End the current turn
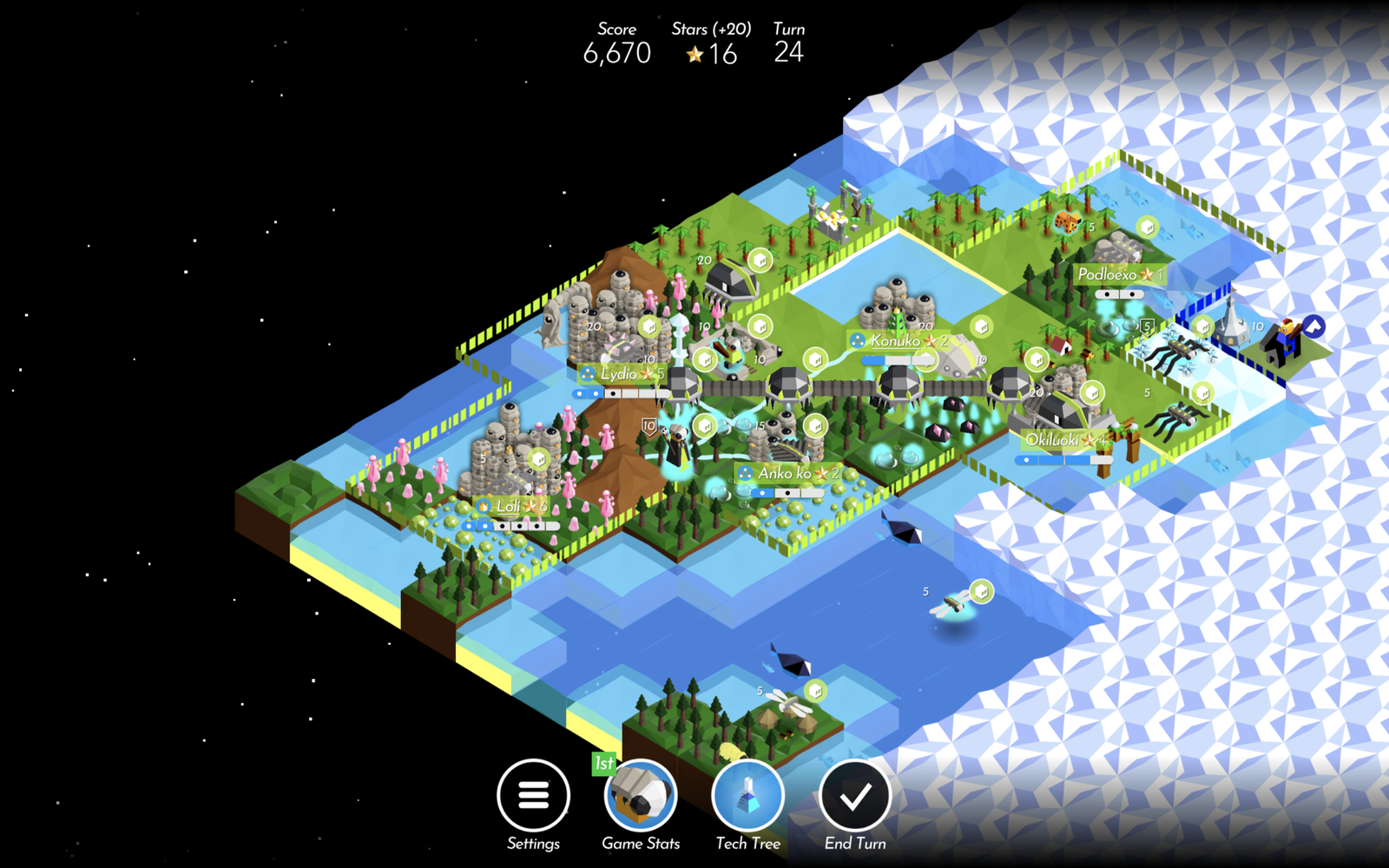The image size is (1389, 868). (x=855, y=795)
